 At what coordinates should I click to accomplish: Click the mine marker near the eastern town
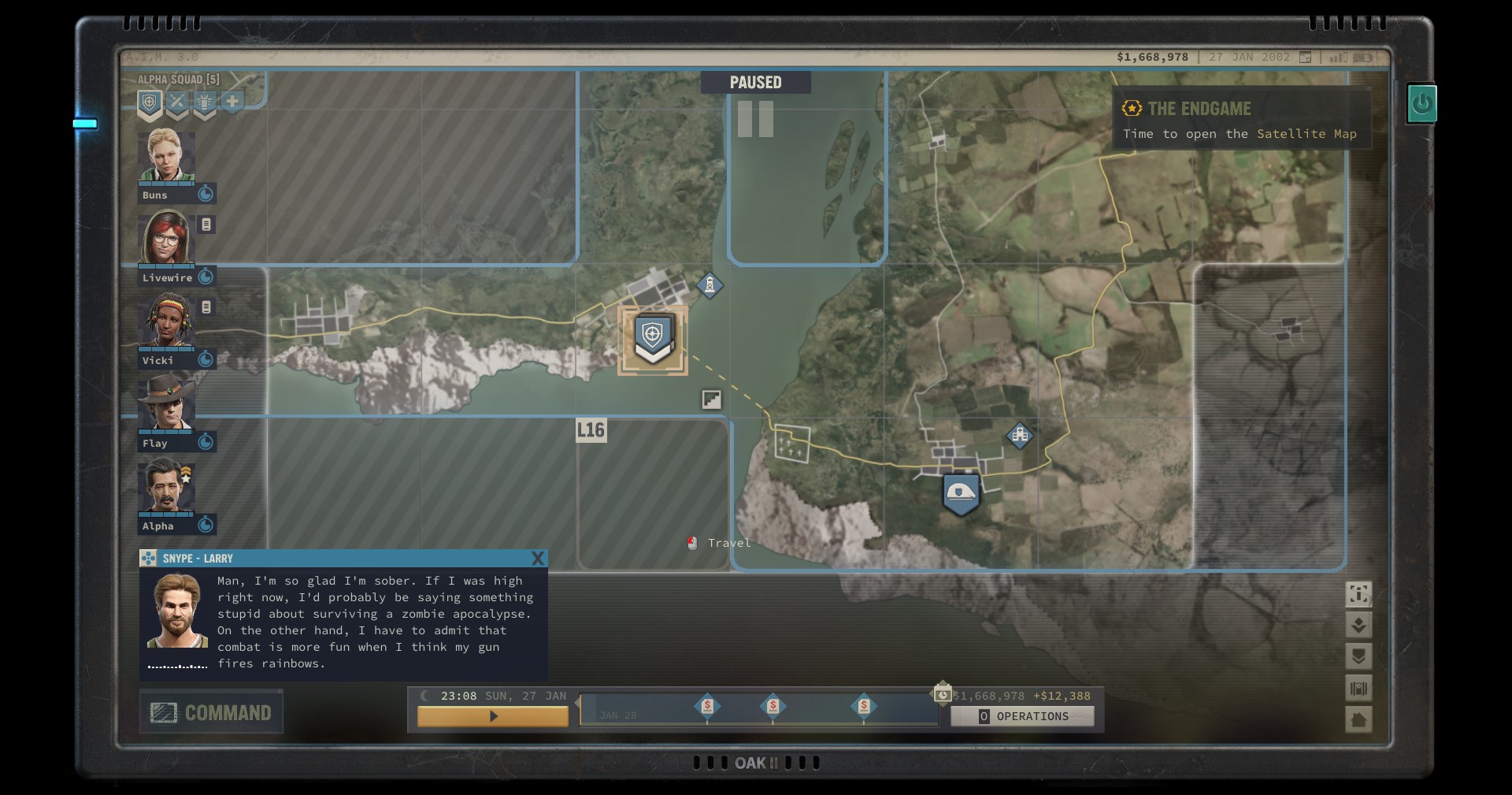(1021, 436)
